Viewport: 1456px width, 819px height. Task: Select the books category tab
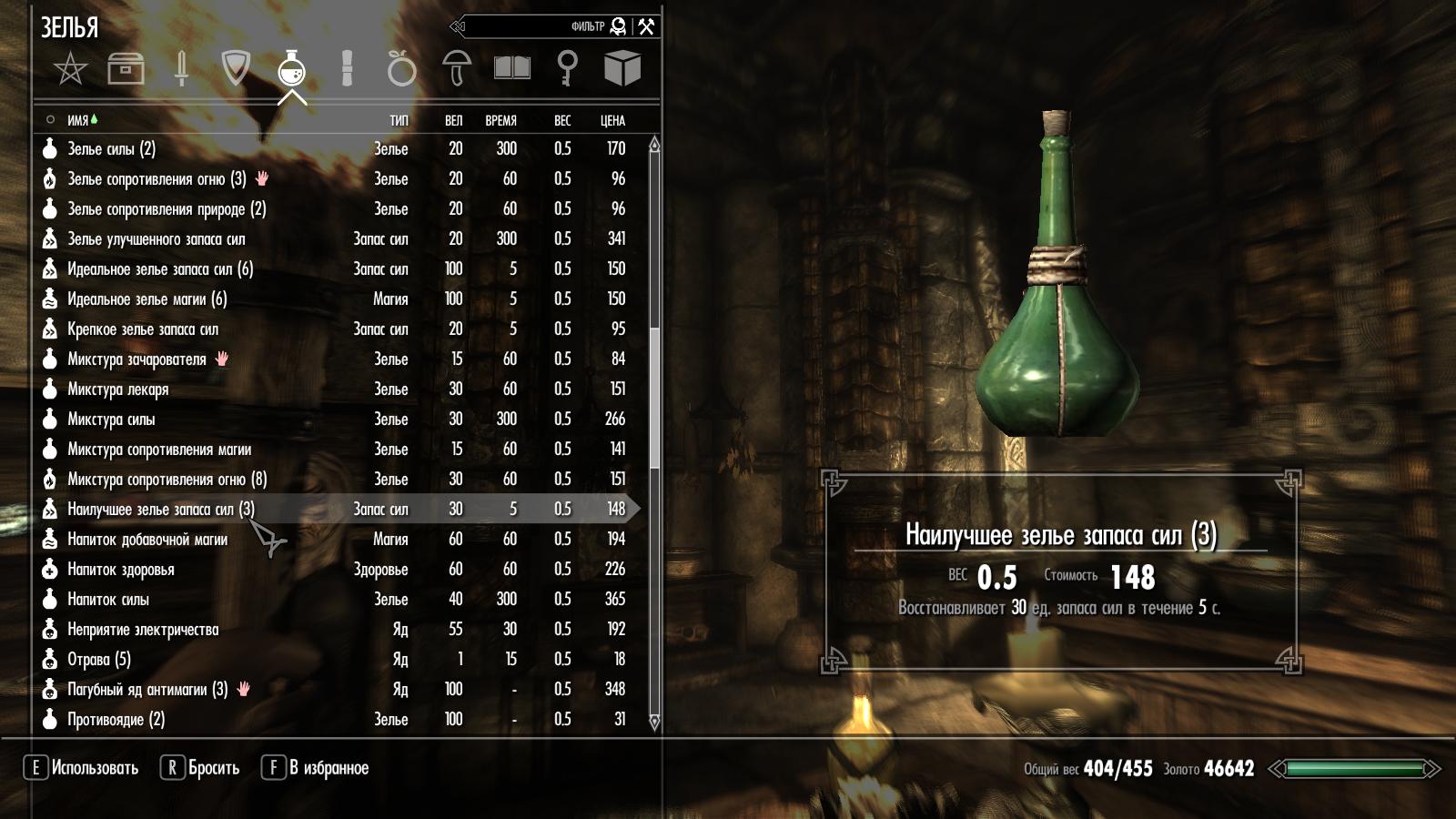511,68
